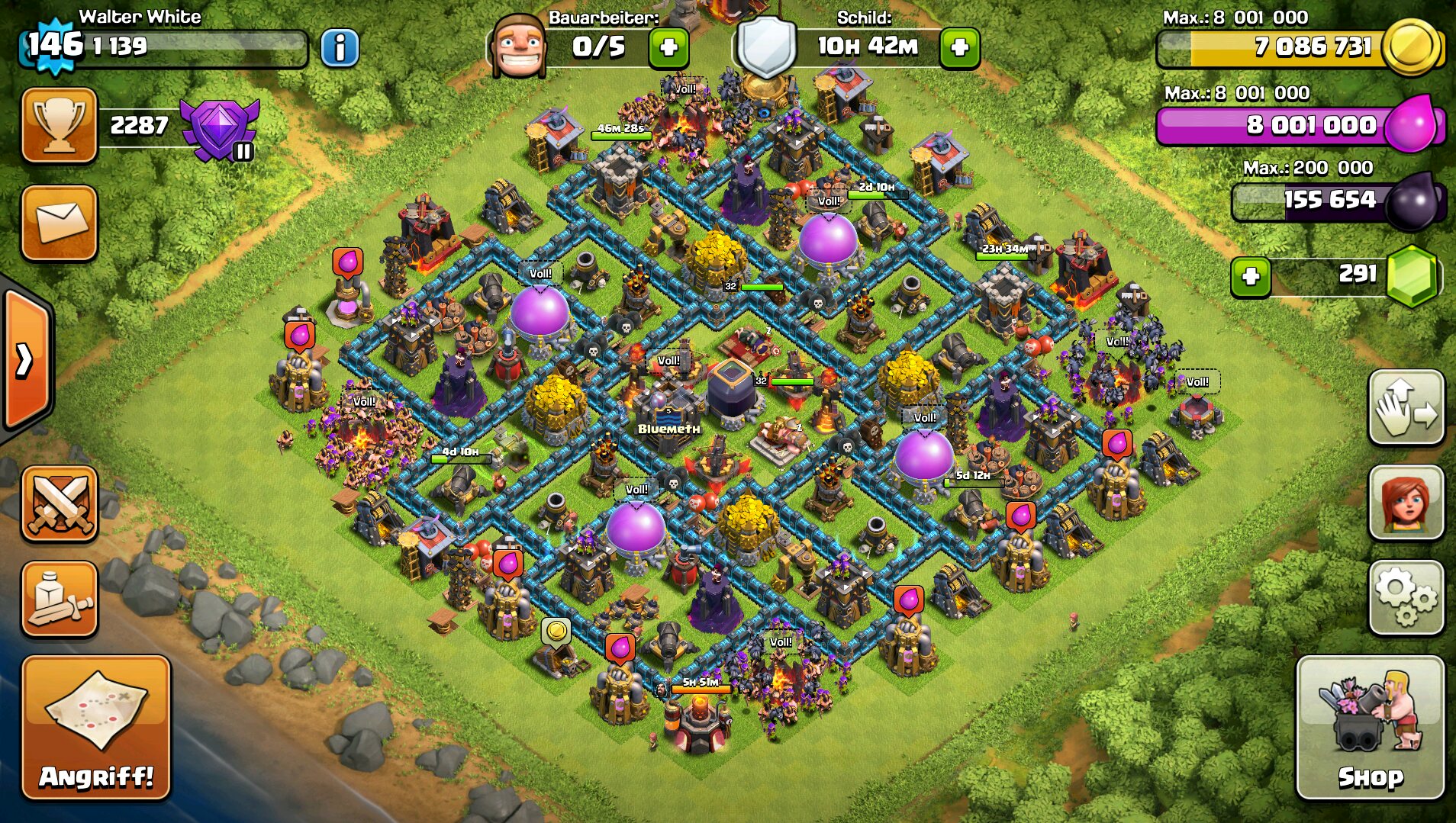
Task: View the trophy league rankings
Action: coord(60,125)
